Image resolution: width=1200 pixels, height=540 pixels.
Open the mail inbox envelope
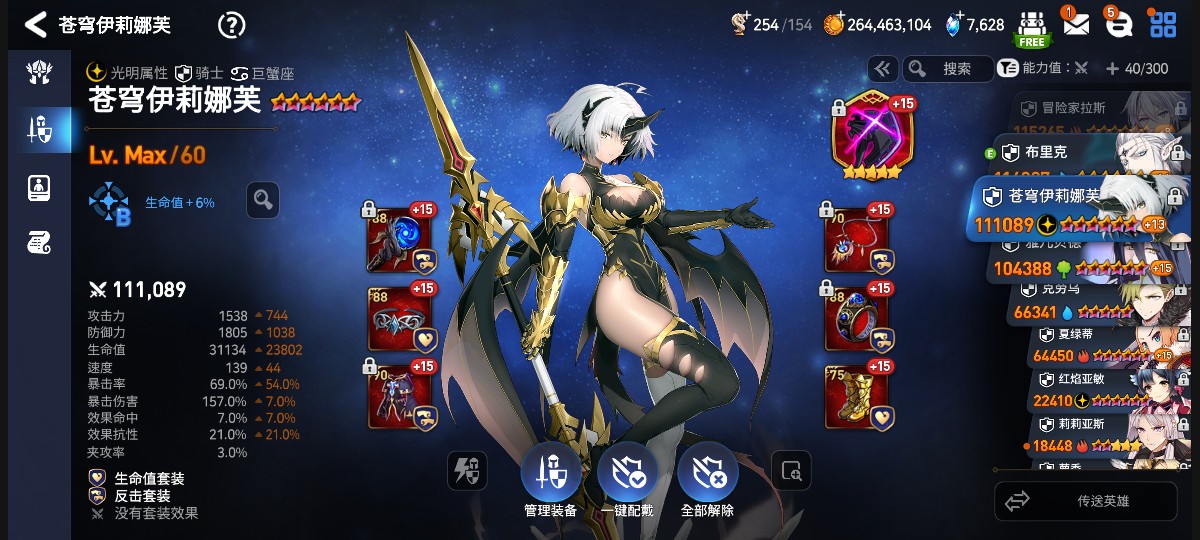coord(1075,25)
